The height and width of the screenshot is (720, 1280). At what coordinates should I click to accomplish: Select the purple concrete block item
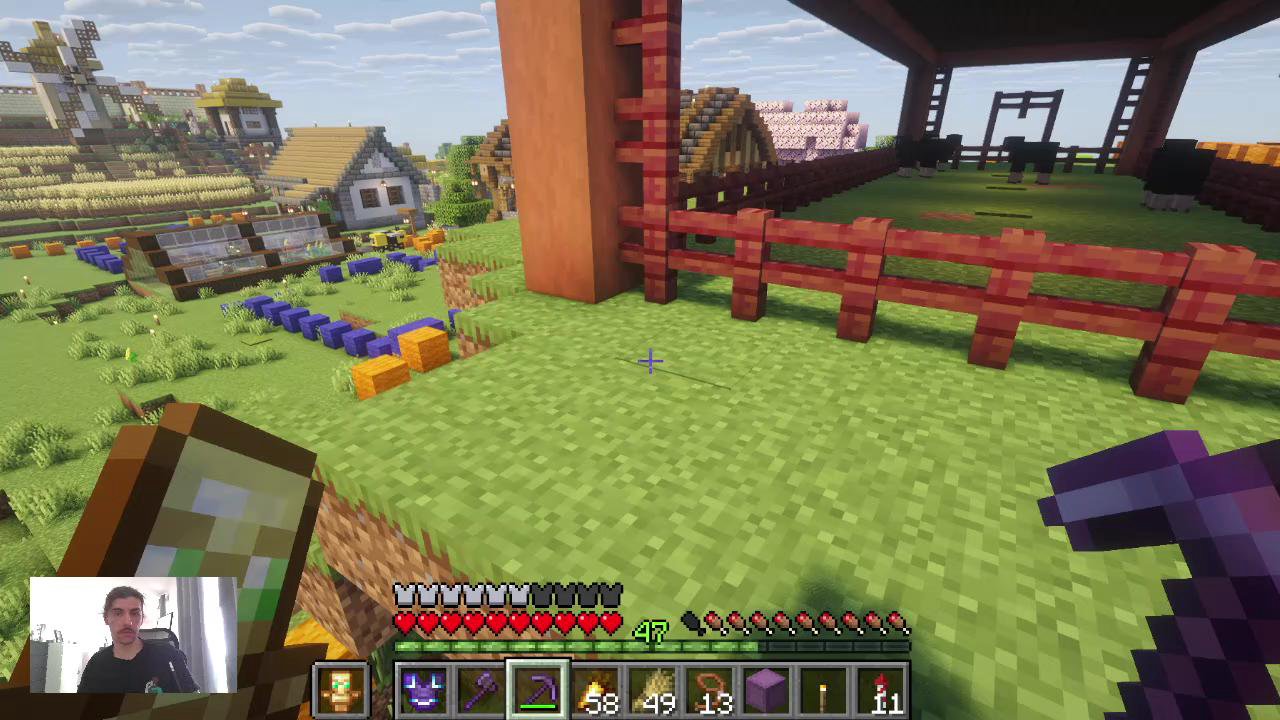click(767, 690)
